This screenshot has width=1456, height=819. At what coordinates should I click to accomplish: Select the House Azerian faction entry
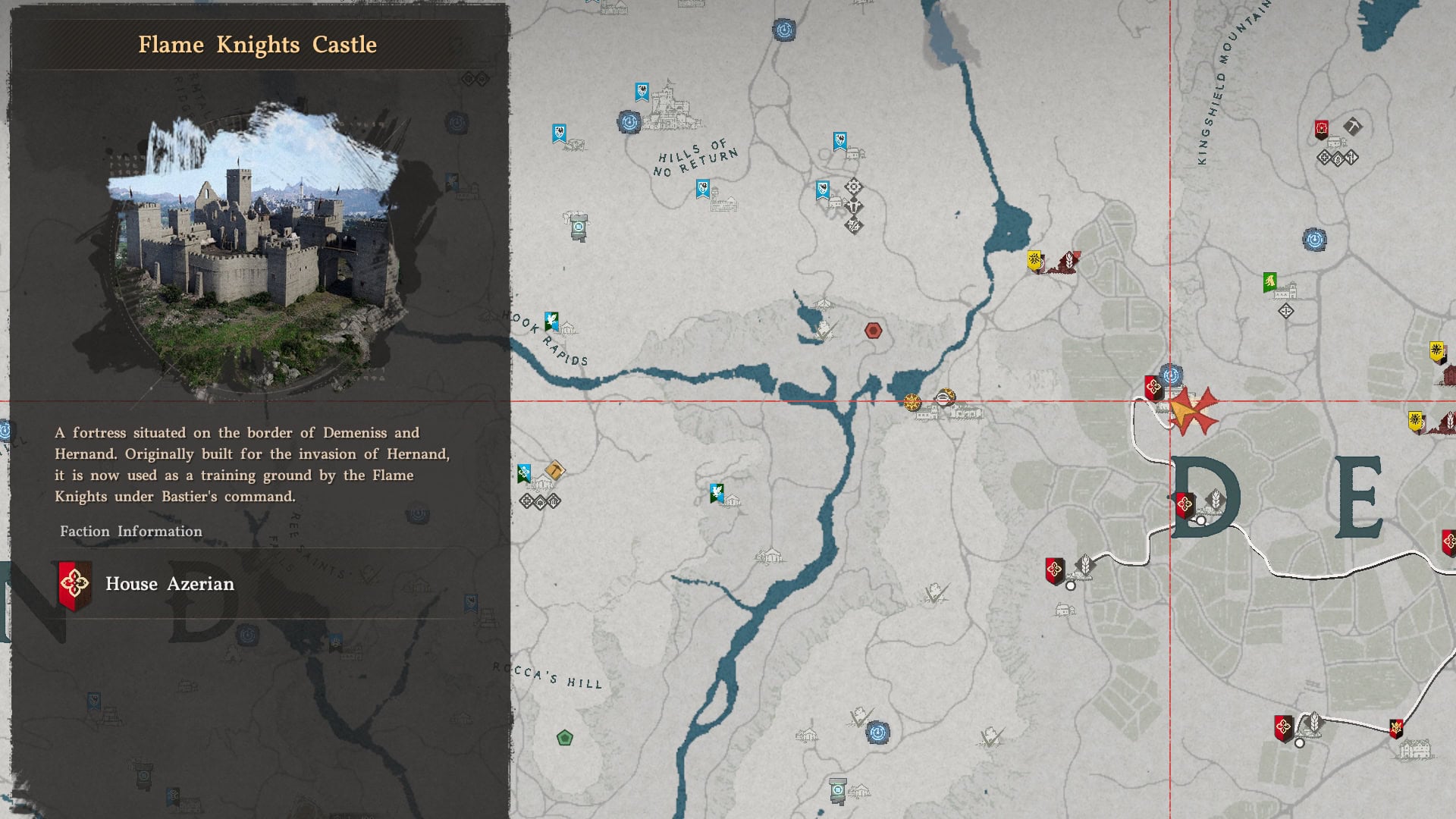point(169,584)
